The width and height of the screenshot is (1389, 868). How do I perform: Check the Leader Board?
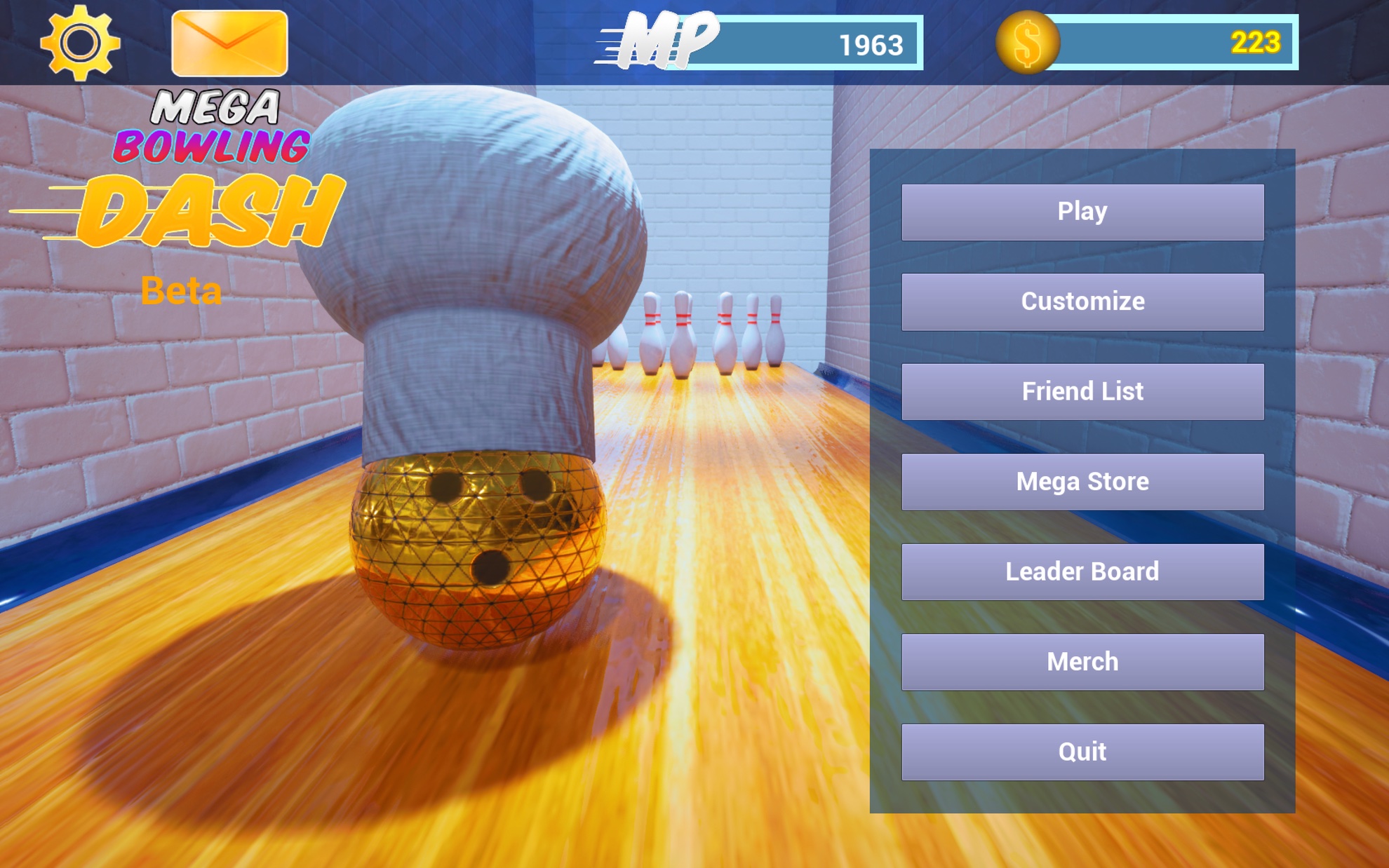coord(1081,571)
